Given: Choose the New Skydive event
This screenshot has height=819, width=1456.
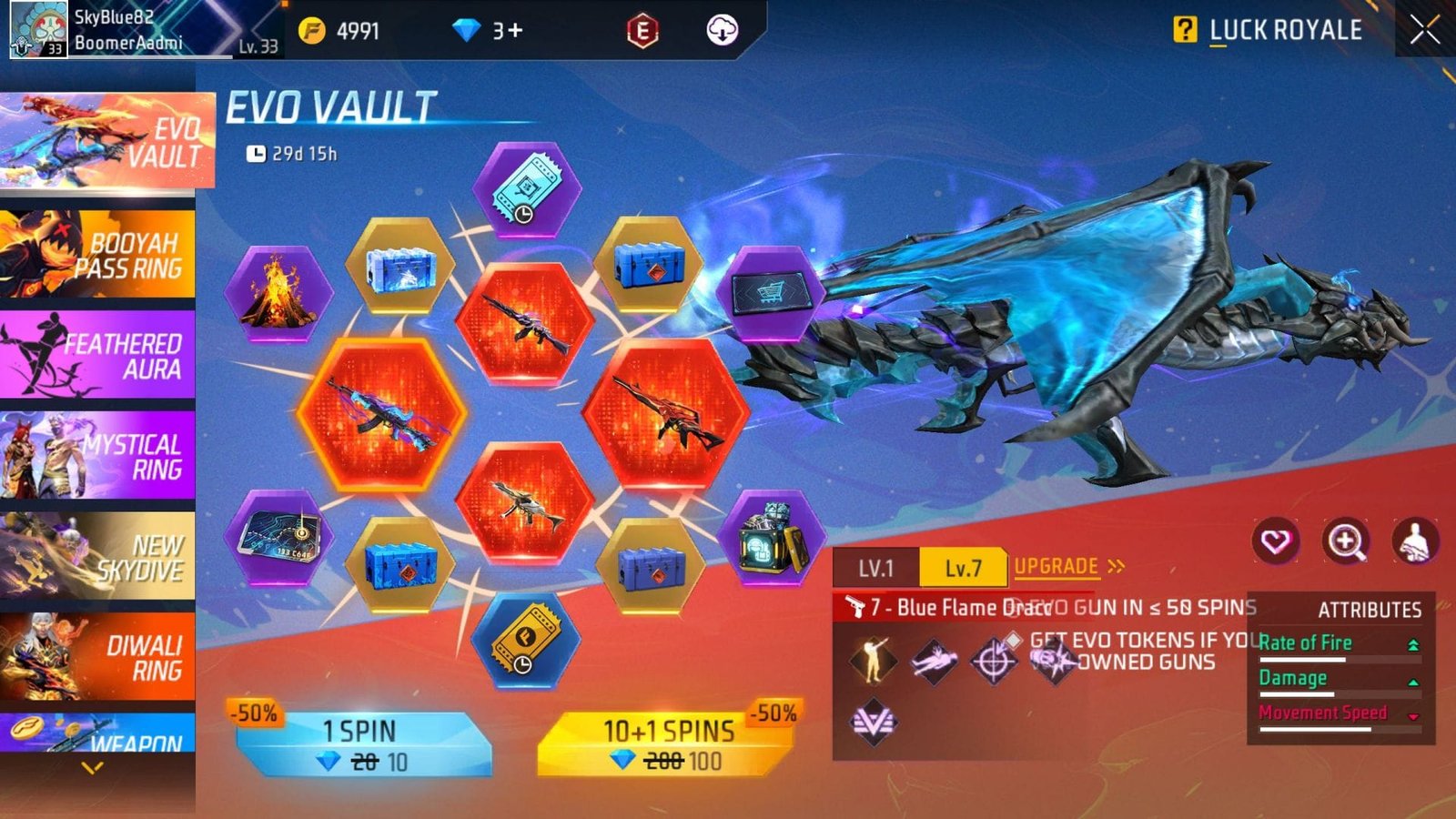Looking at the screenshot, I should [x=97, y=557].
